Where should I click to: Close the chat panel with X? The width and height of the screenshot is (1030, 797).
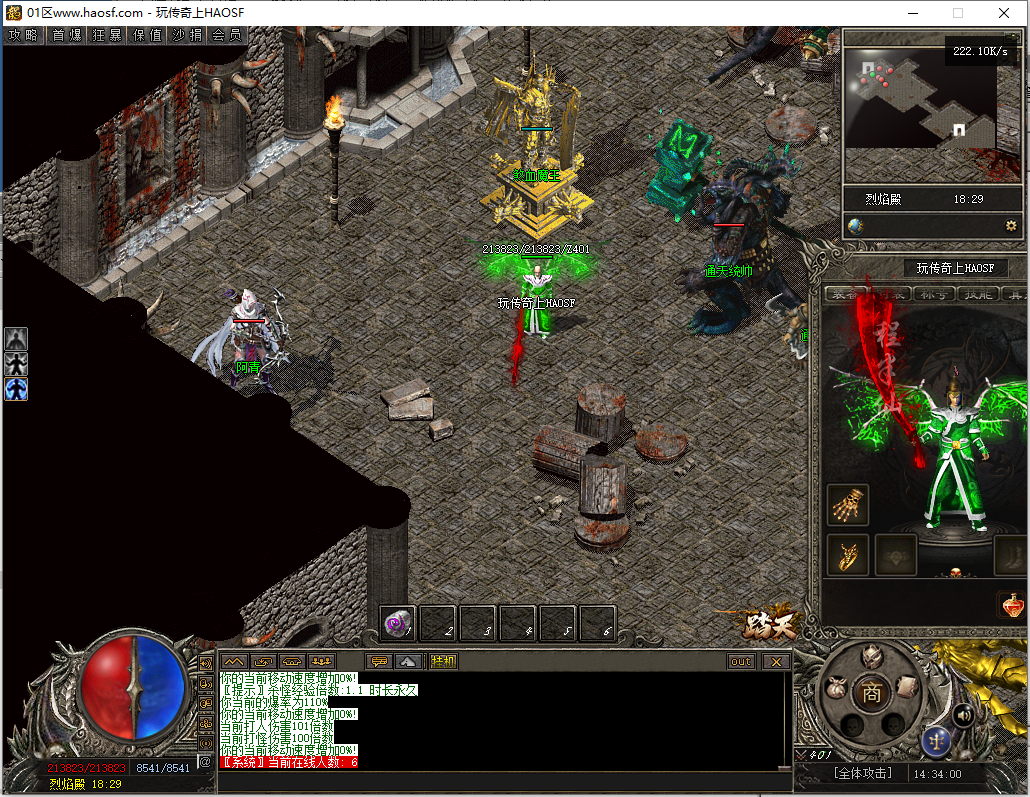coord(776,662)
